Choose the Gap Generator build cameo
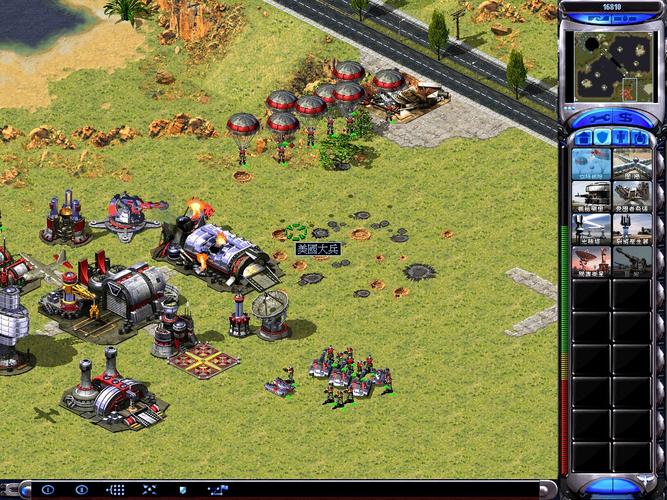The height and width of the screenshot is (500, 667). 632,229
